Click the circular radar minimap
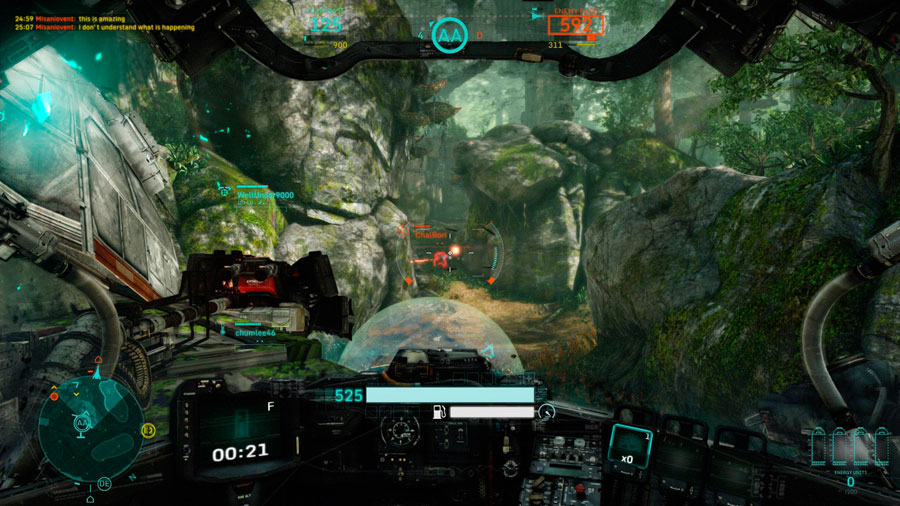 click(91, 422)
